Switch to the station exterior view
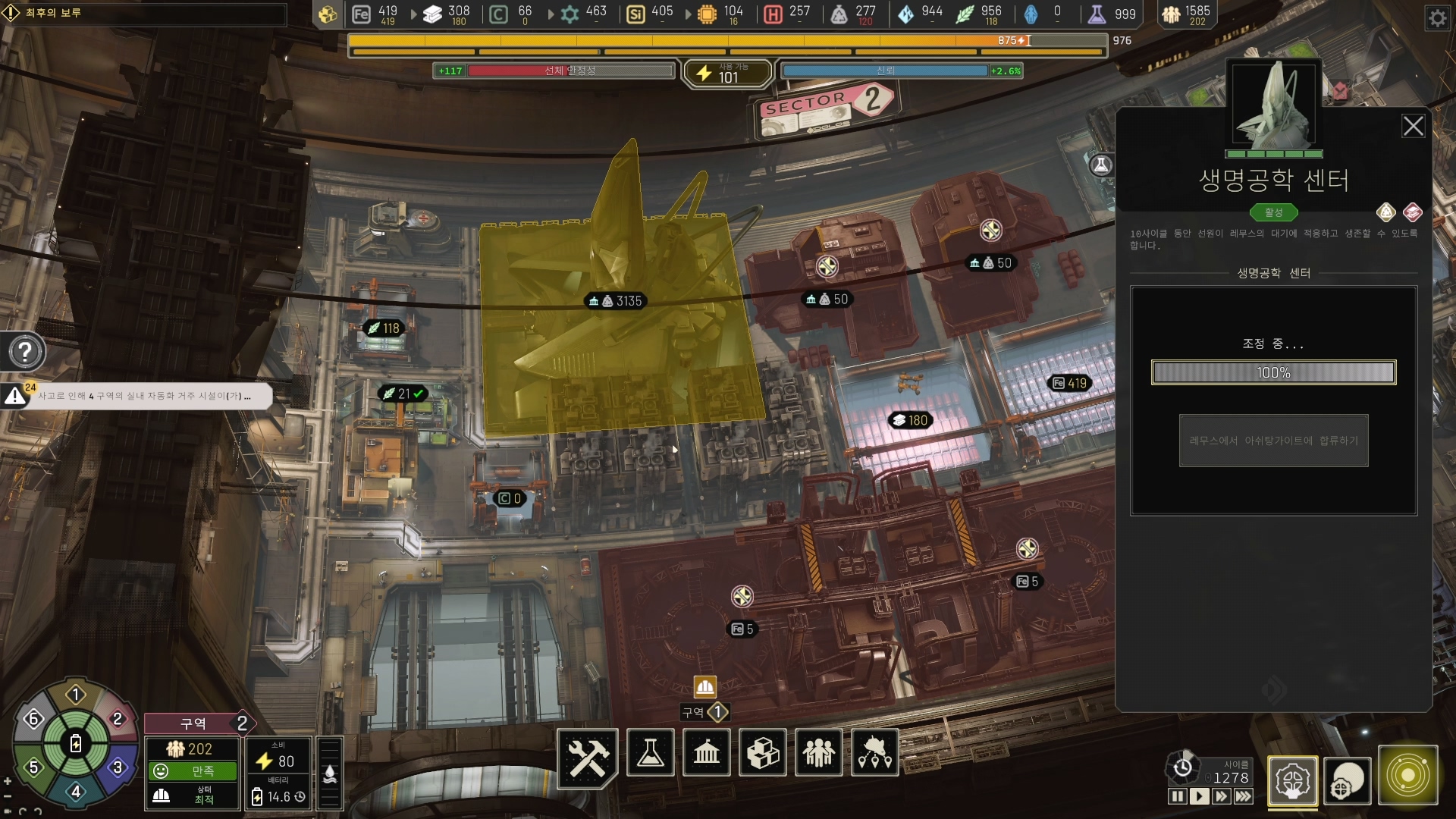 tap(1348, 780)
